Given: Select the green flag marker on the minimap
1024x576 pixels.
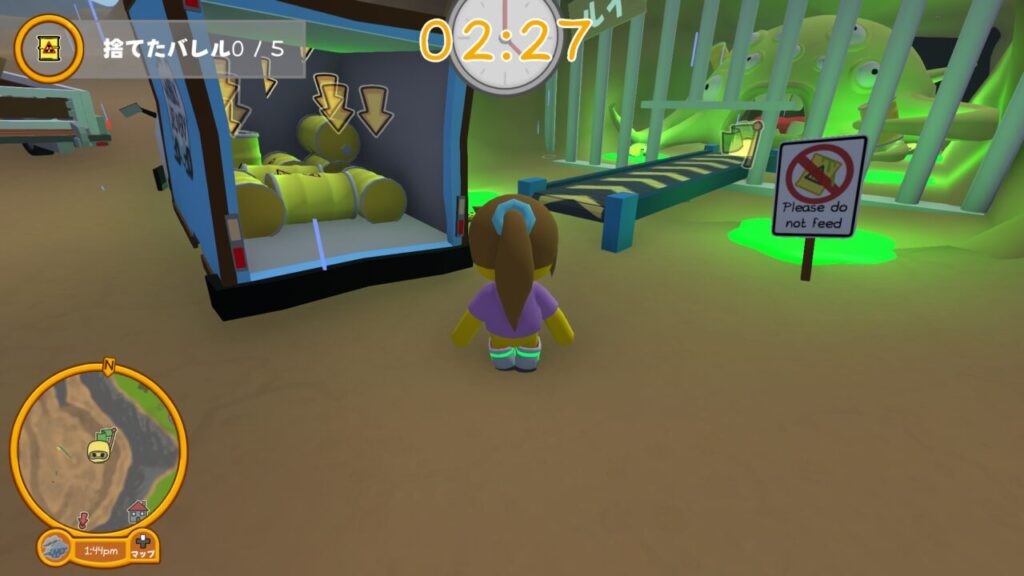Looking at the screenshot, I should (x=107, y=435).
